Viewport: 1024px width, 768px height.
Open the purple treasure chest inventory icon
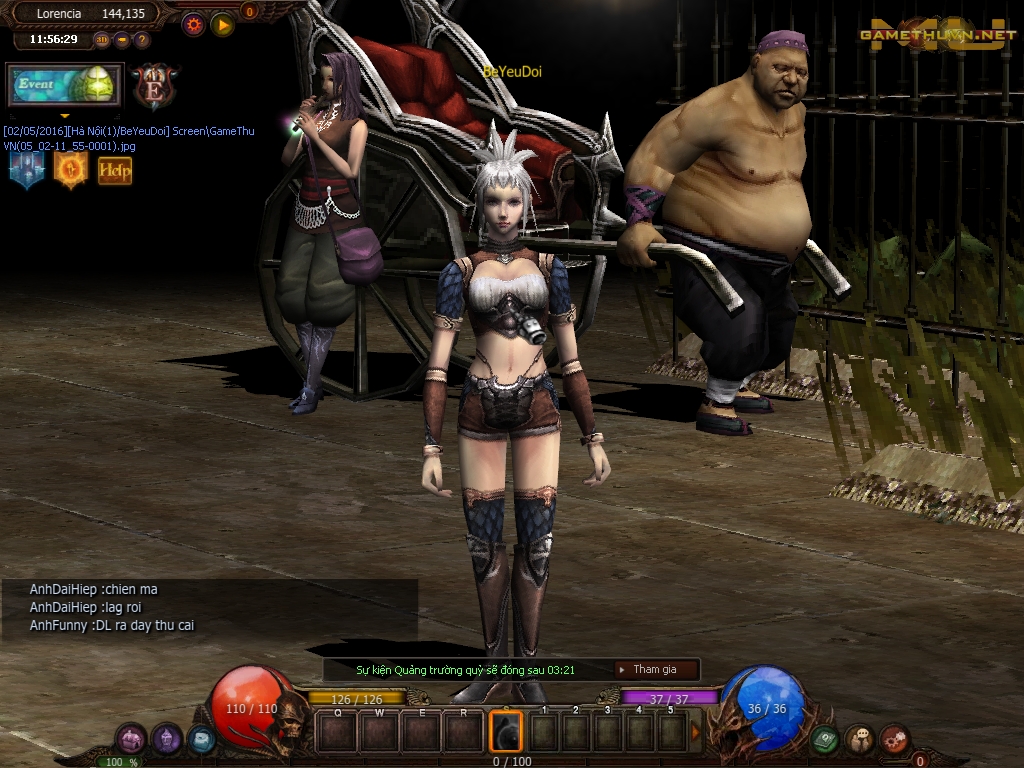(131, 739)
